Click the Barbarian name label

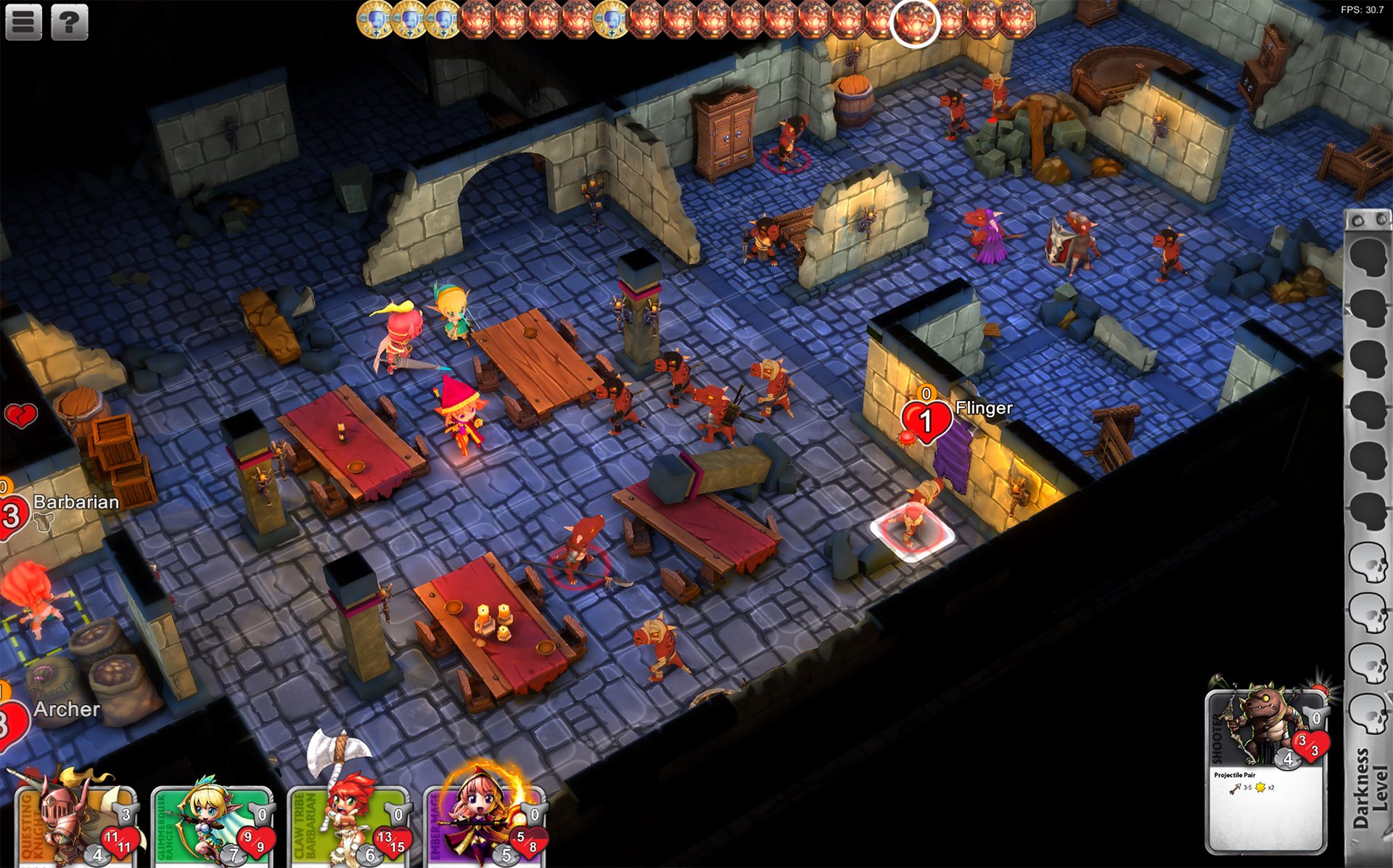pos(76,502)
